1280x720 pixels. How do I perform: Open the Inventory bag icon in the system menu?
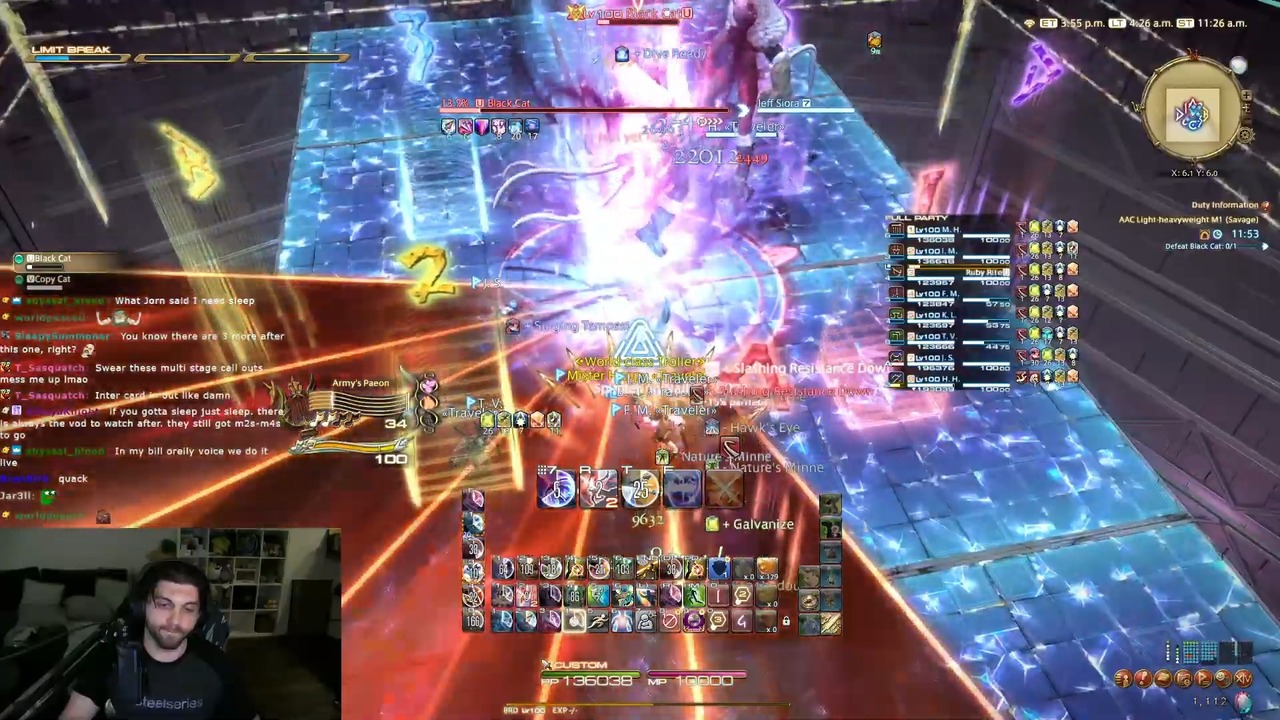point(1165,677)
